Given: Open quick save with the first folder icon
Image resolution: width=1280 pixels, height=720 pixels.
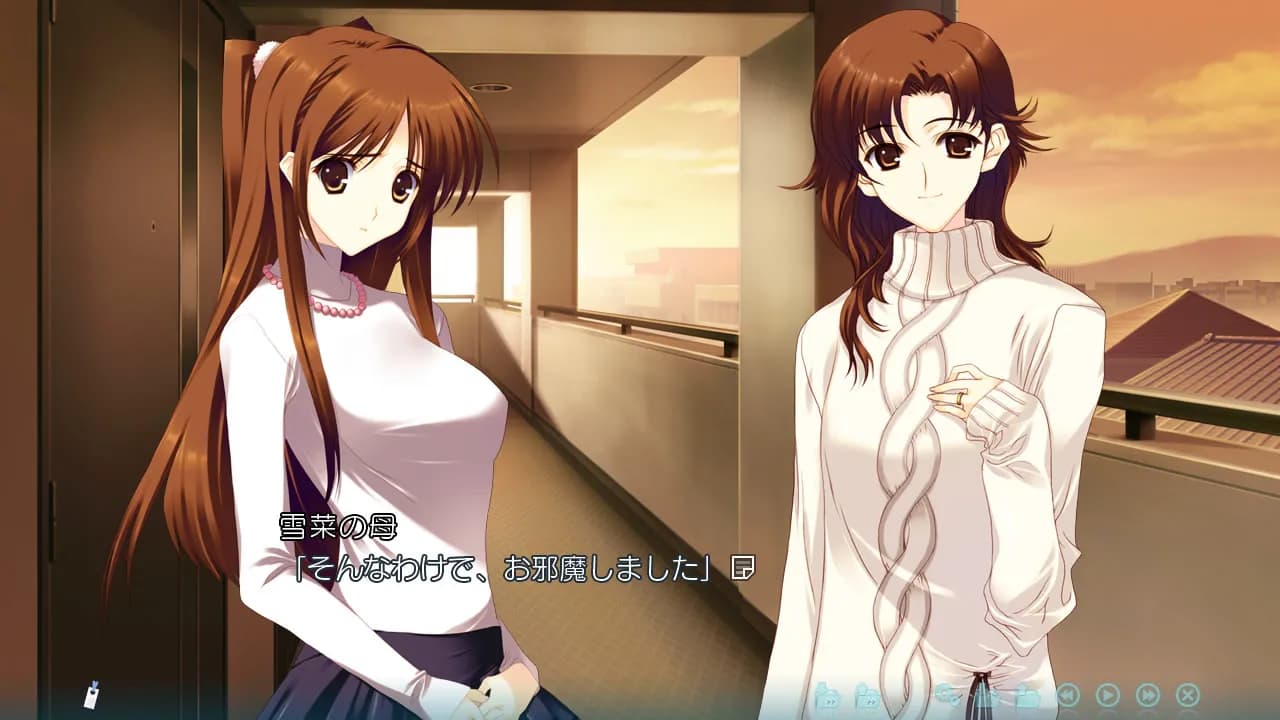Looking at the screenshot, I should [x=827, y=694].
